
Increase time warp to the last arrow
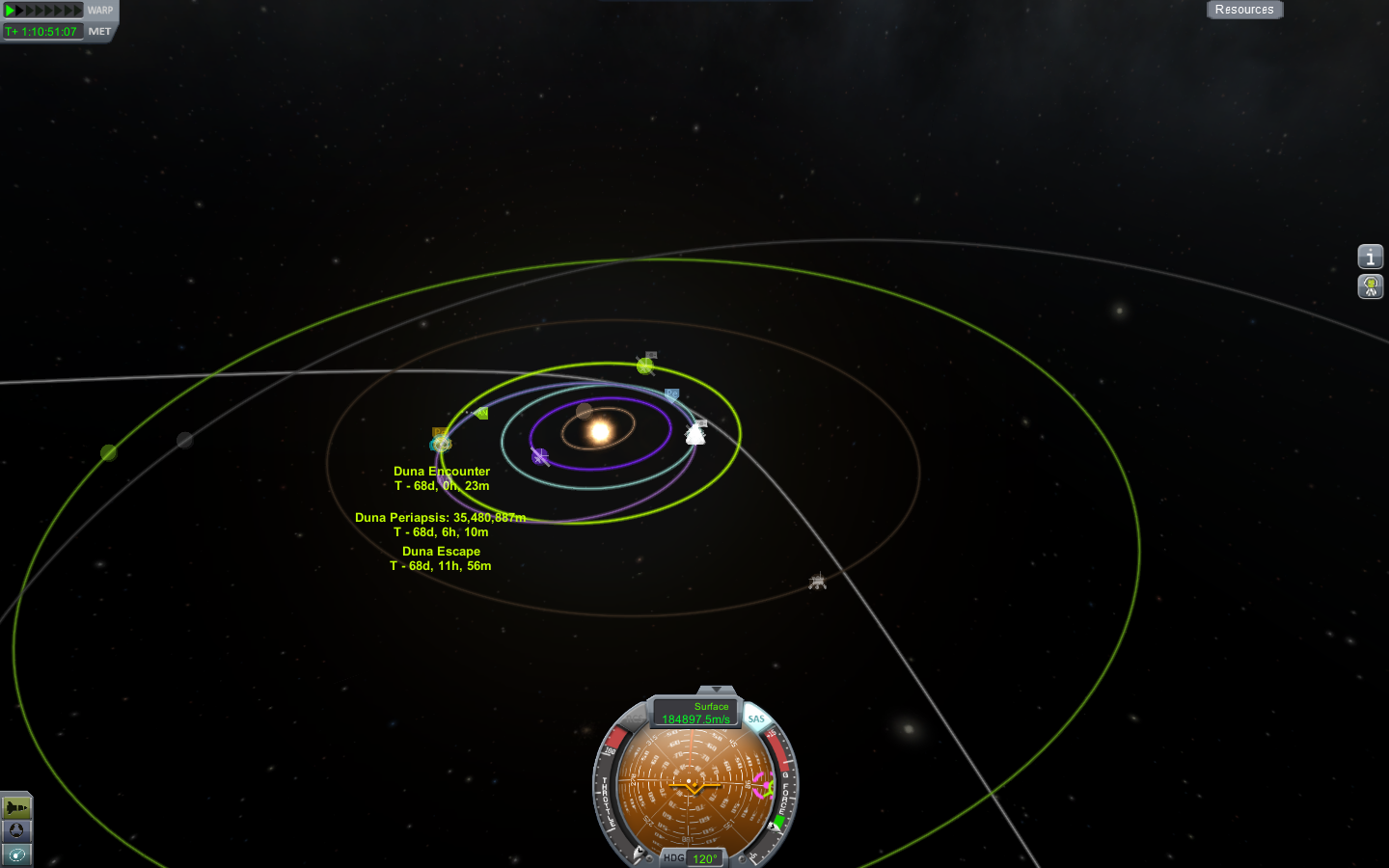[x=78, y=11]
